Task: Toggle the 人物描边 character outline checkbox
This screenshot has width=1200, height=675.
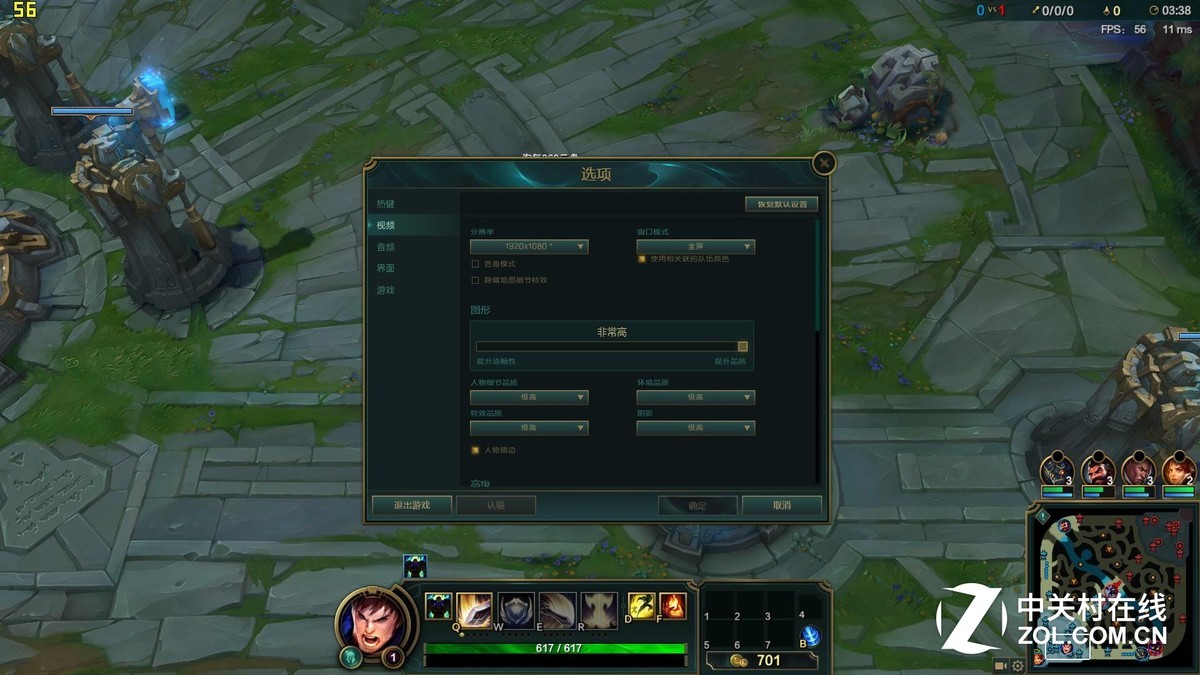Action: (476, 450)
